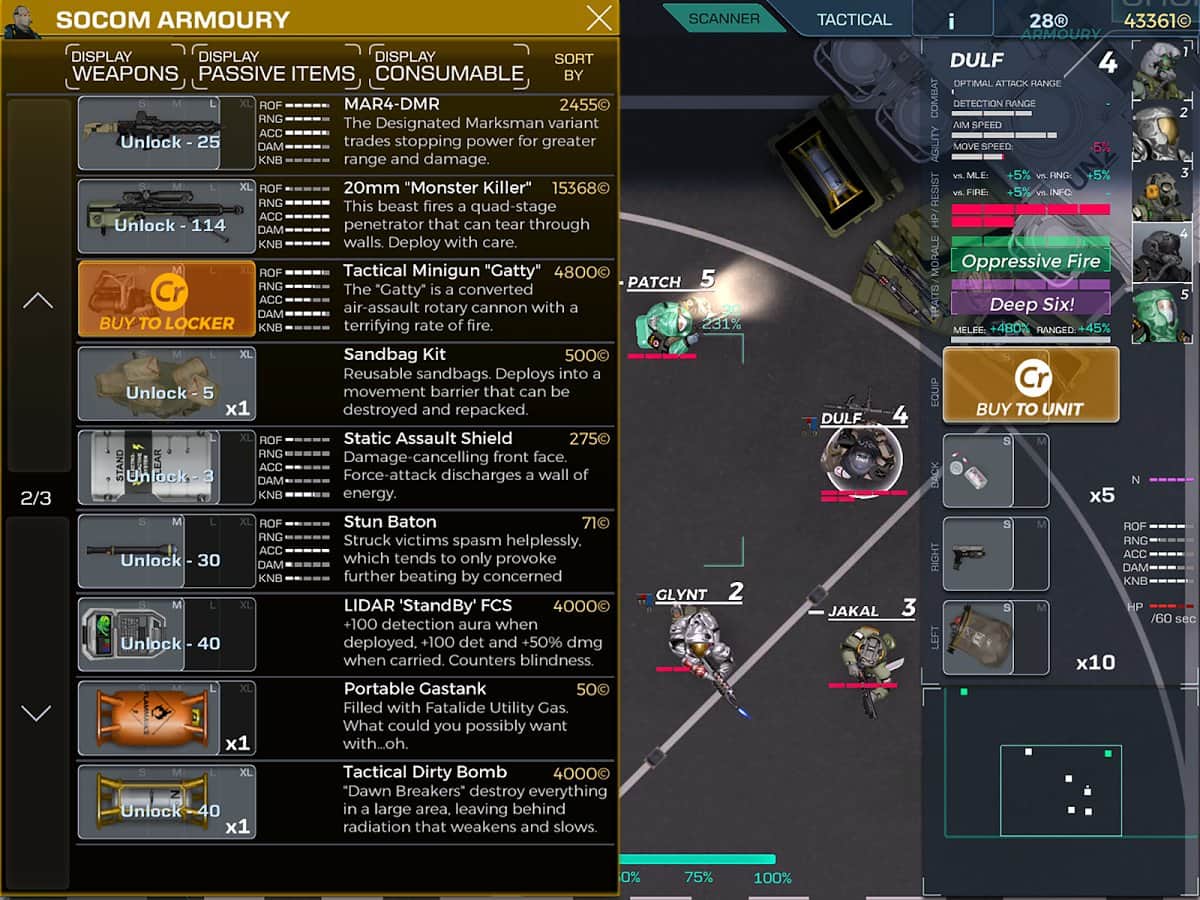Switch to the Scanner tab

pos(724,18)
